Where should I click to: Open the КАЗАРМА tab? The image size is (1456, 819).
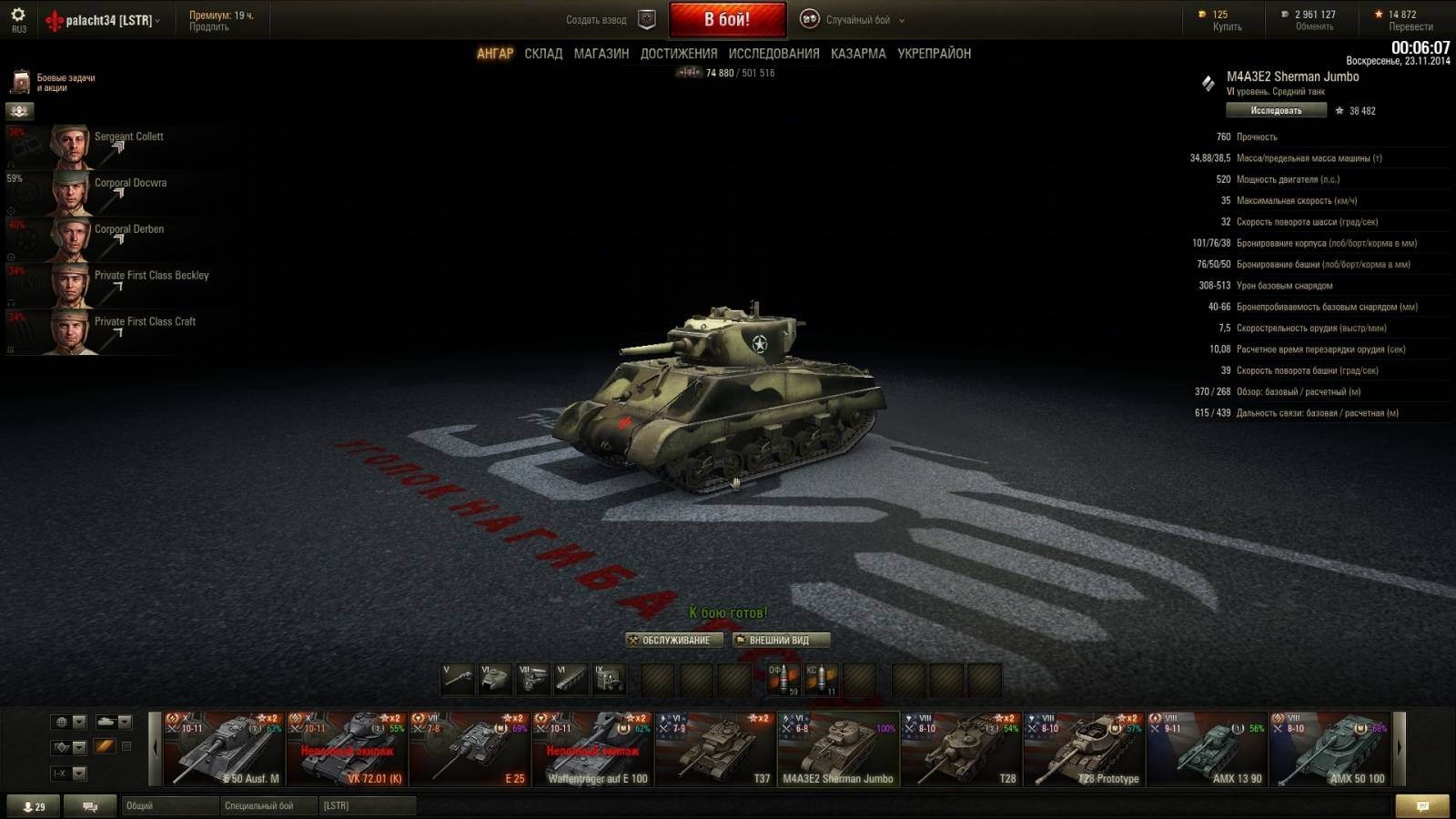pos(857,54)
